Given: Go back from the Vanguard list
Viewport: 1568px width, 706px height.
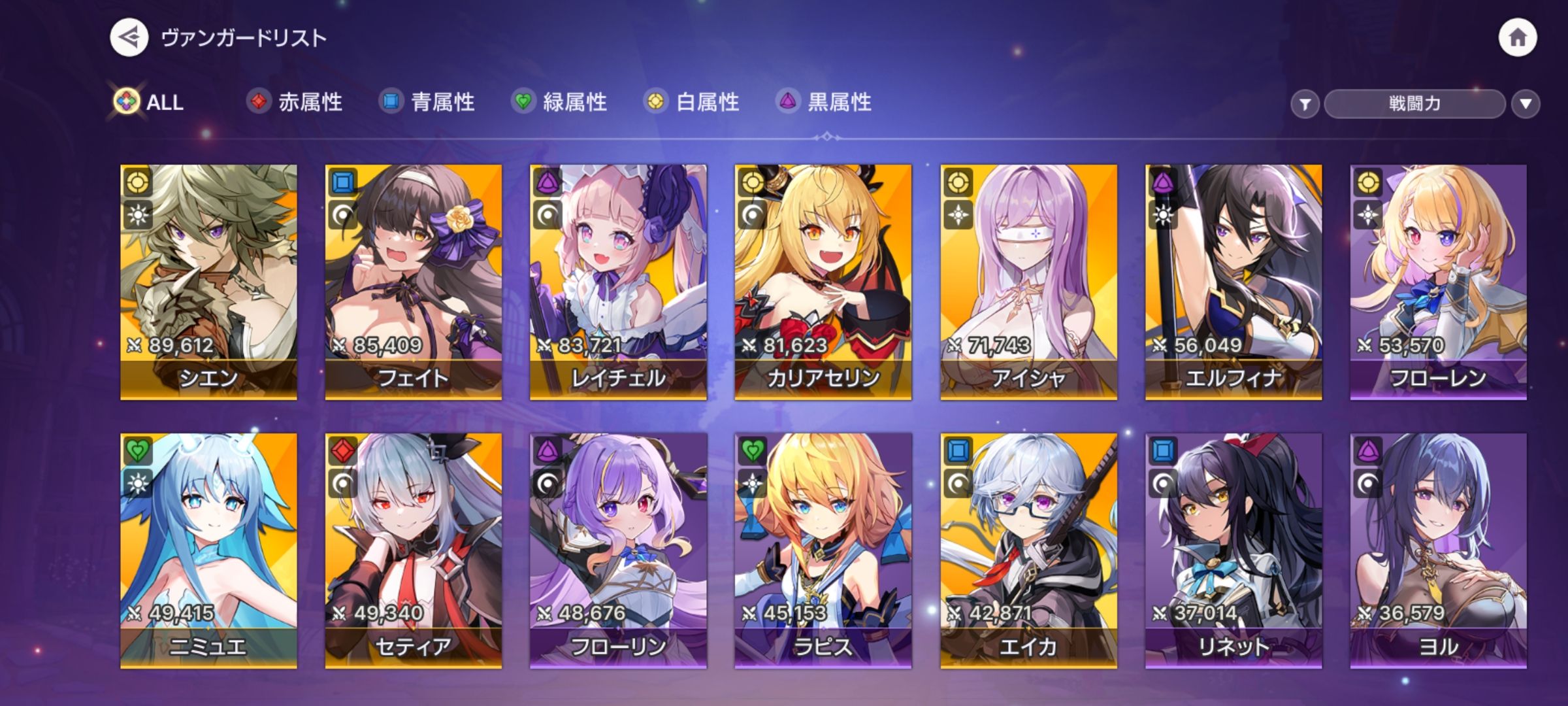Looking at the screenshot, I should coord(129,38).
